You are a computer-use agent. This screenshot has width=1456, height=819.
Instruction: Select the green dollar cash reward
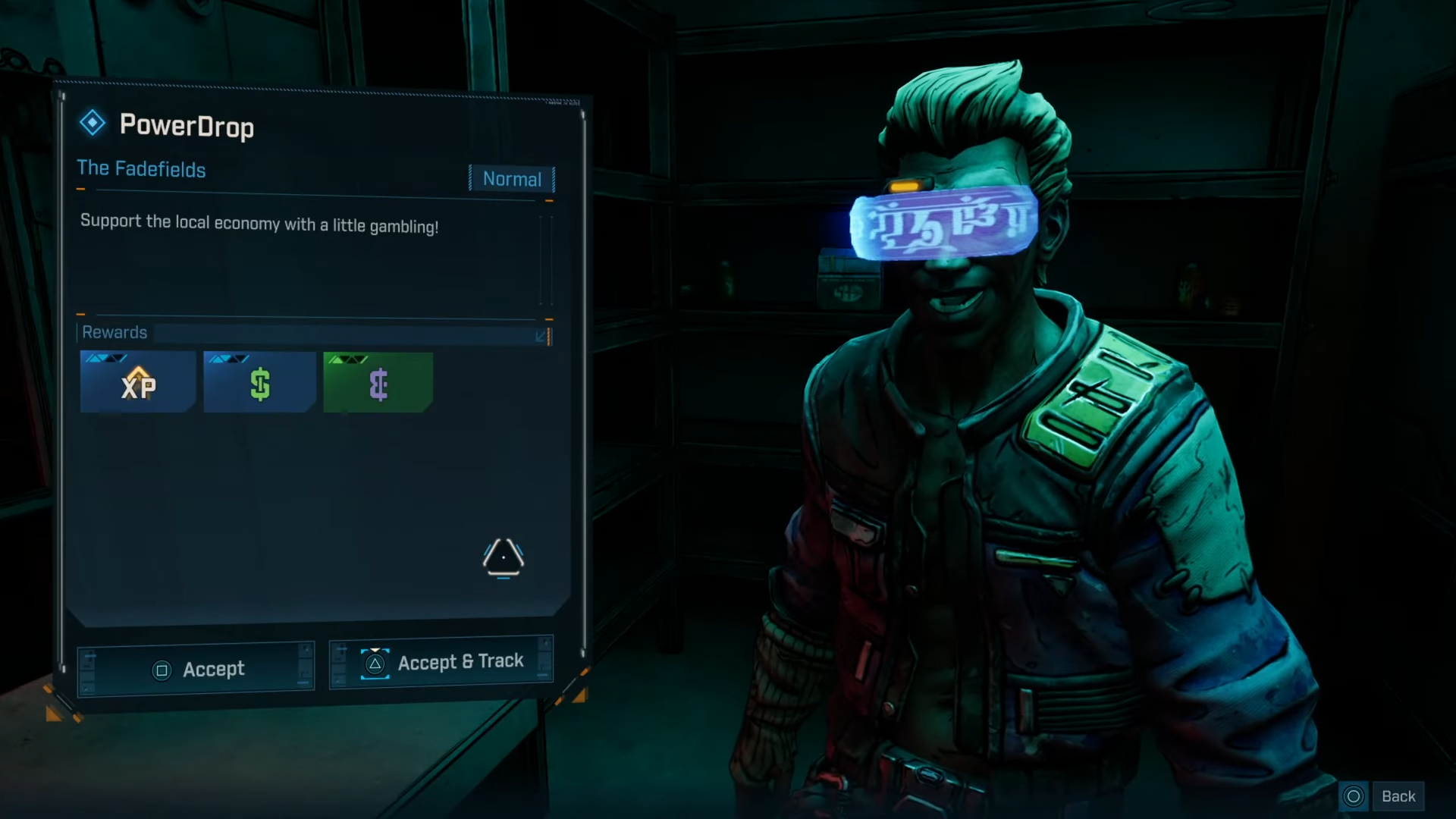(259, 383)
